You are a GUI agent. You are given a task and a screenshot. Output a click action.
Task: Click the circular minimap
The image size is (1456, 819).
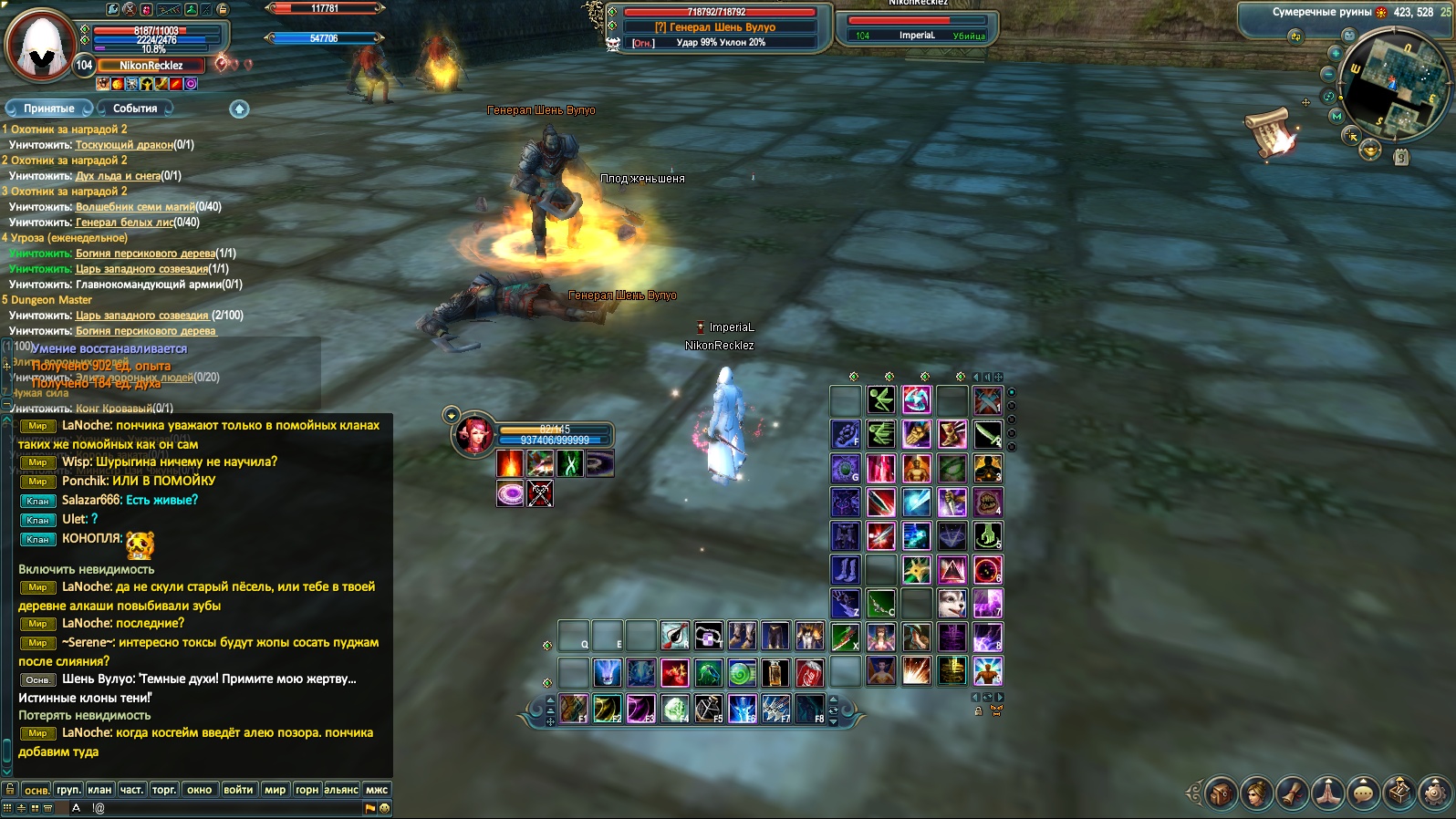1394,85
